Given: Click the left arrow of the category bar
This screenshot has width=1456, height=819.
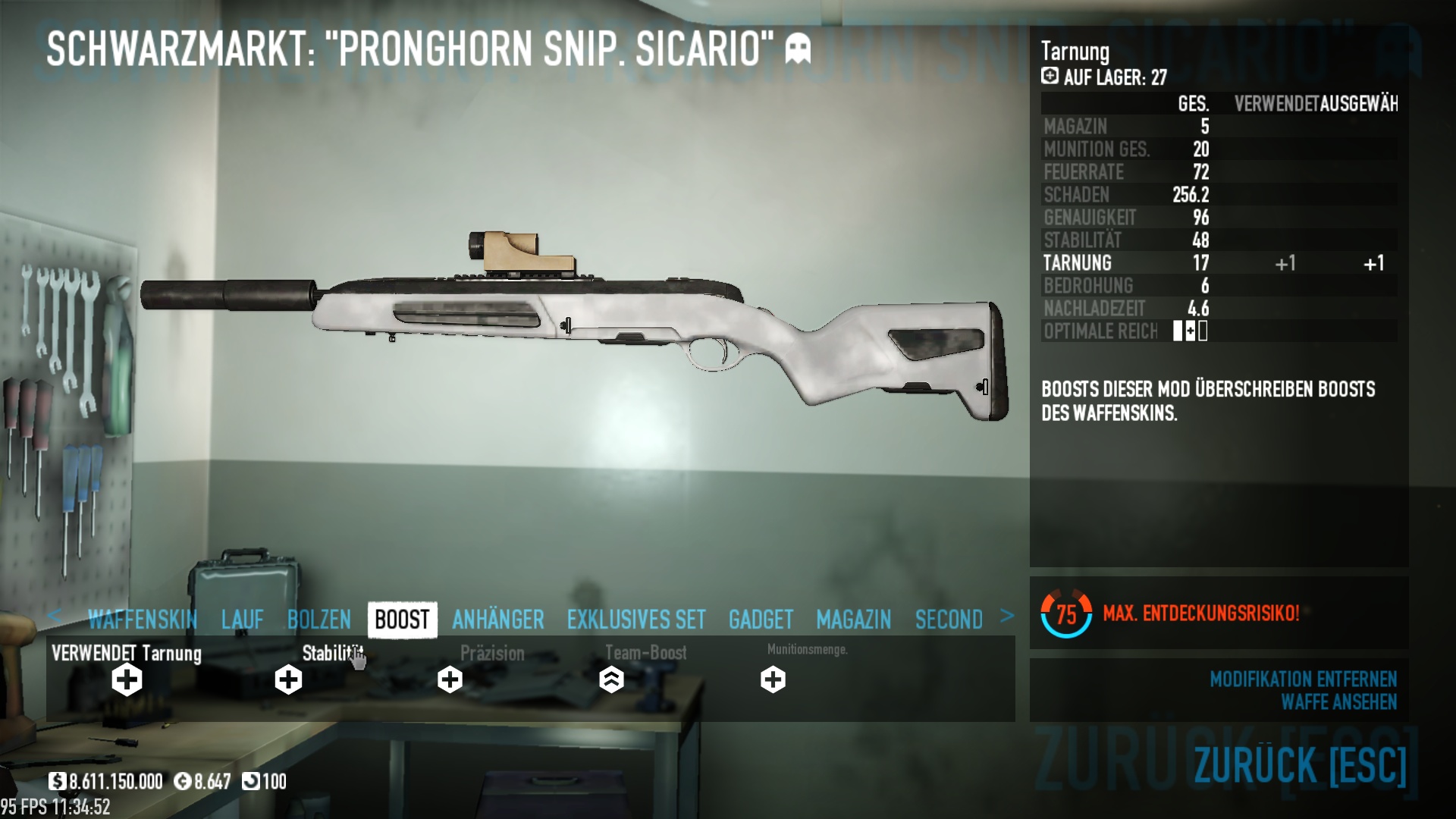Looking at the screenshot, I should (x=54, y=617).
